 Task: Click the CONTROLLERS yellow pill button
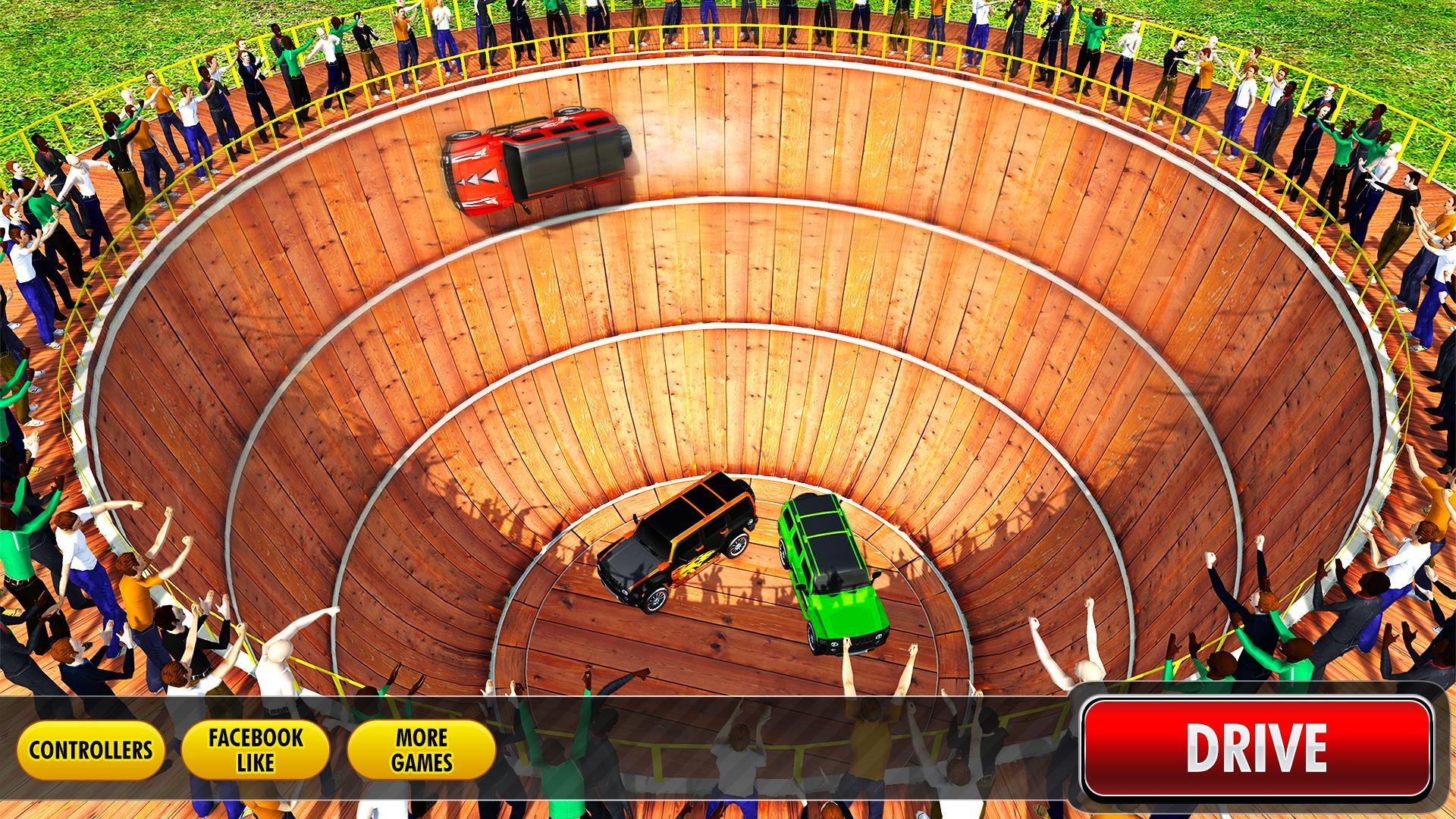tap(91, 747)
